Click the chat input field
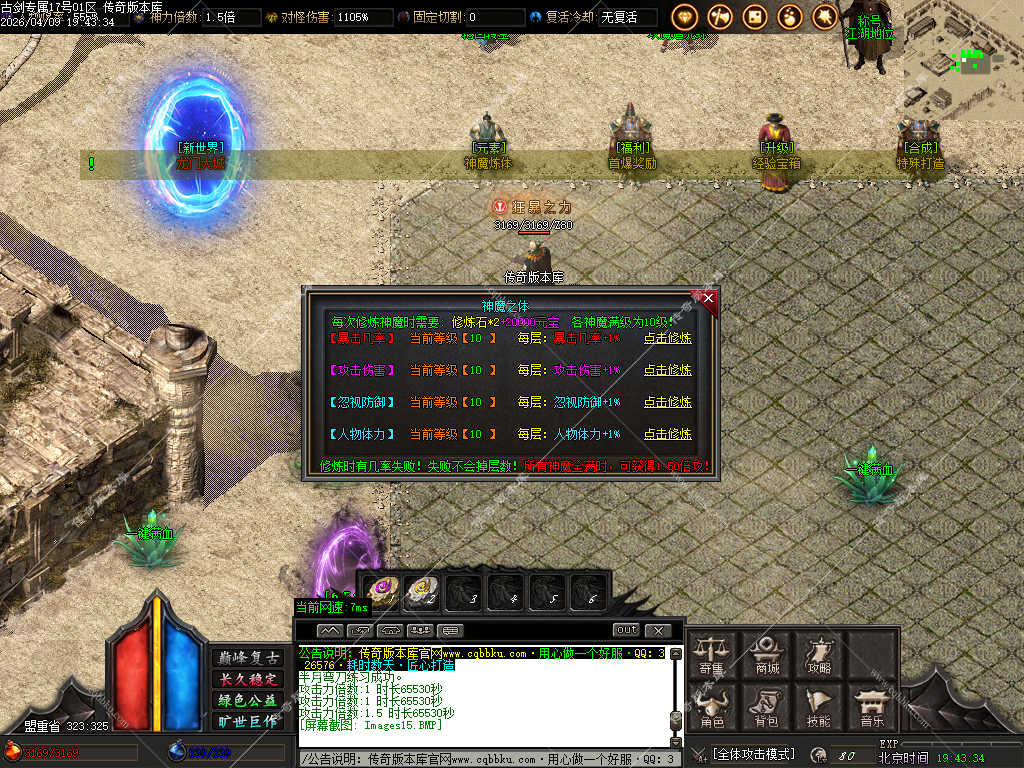 (x=480, y=759)
